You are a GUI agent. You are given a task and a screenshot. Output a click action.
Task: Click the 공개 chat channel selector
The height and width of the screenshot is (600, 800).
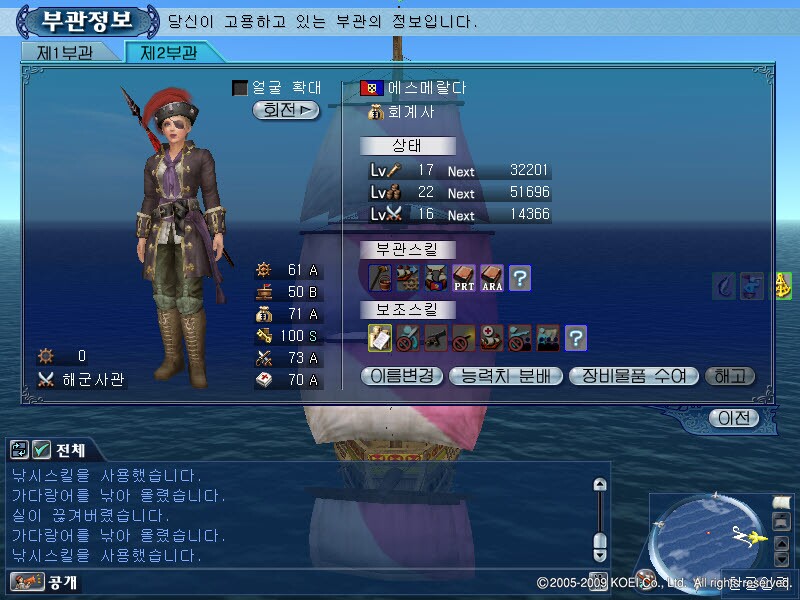44,581
